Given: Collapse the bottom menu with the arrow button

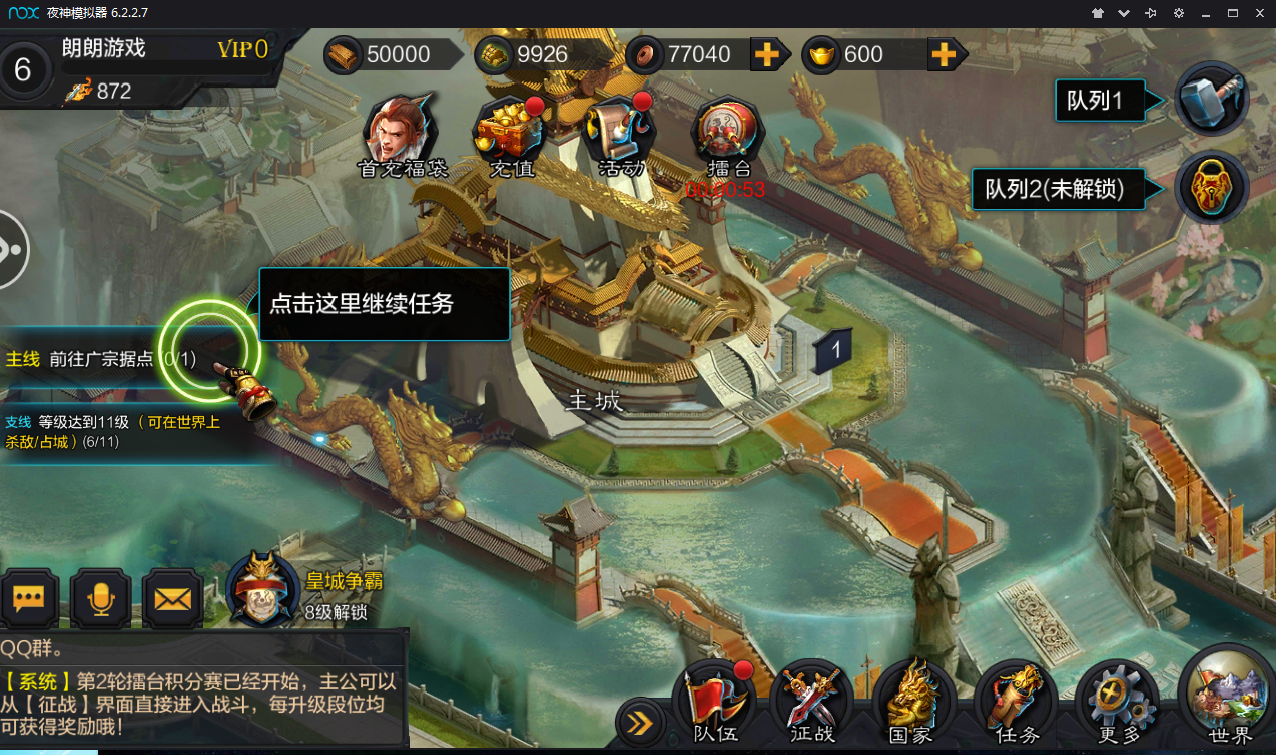Looking at the screenshot, I should (x=640, y=722).
